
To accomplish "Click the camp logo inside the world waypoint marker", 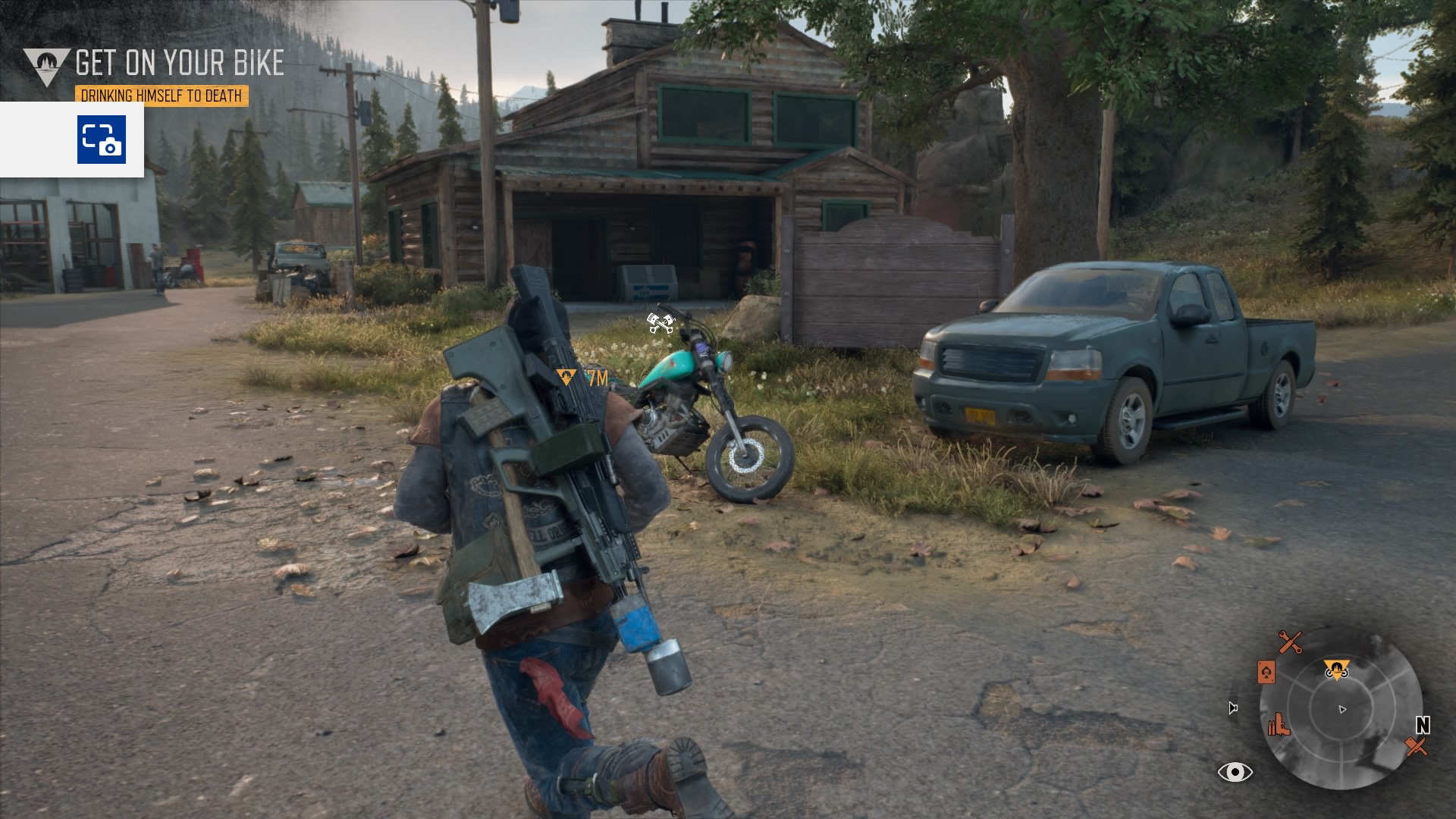I will click(566, 375).
